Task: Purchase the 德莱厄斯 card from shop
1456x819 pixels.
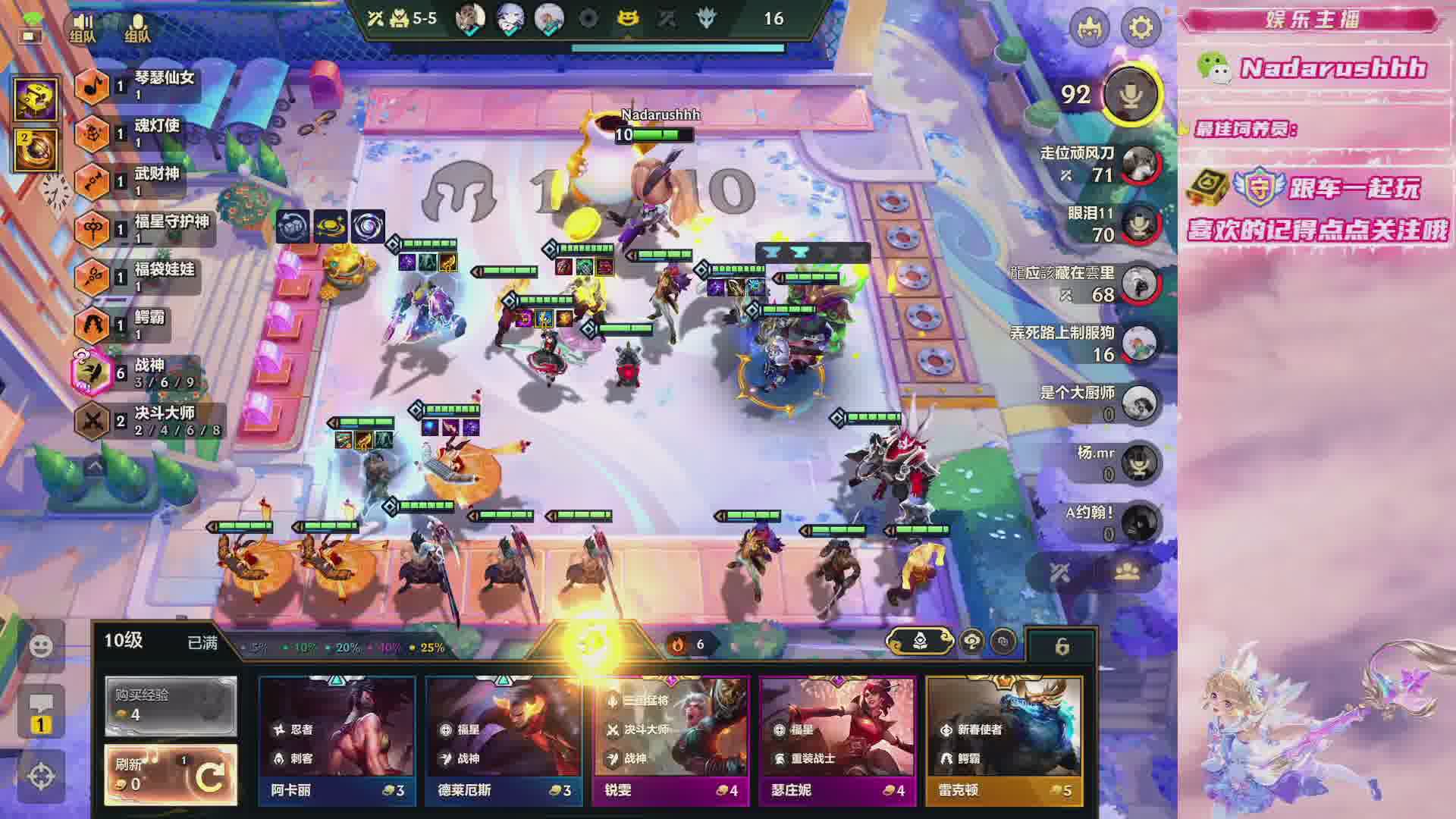Action: (x=504, y=739)
